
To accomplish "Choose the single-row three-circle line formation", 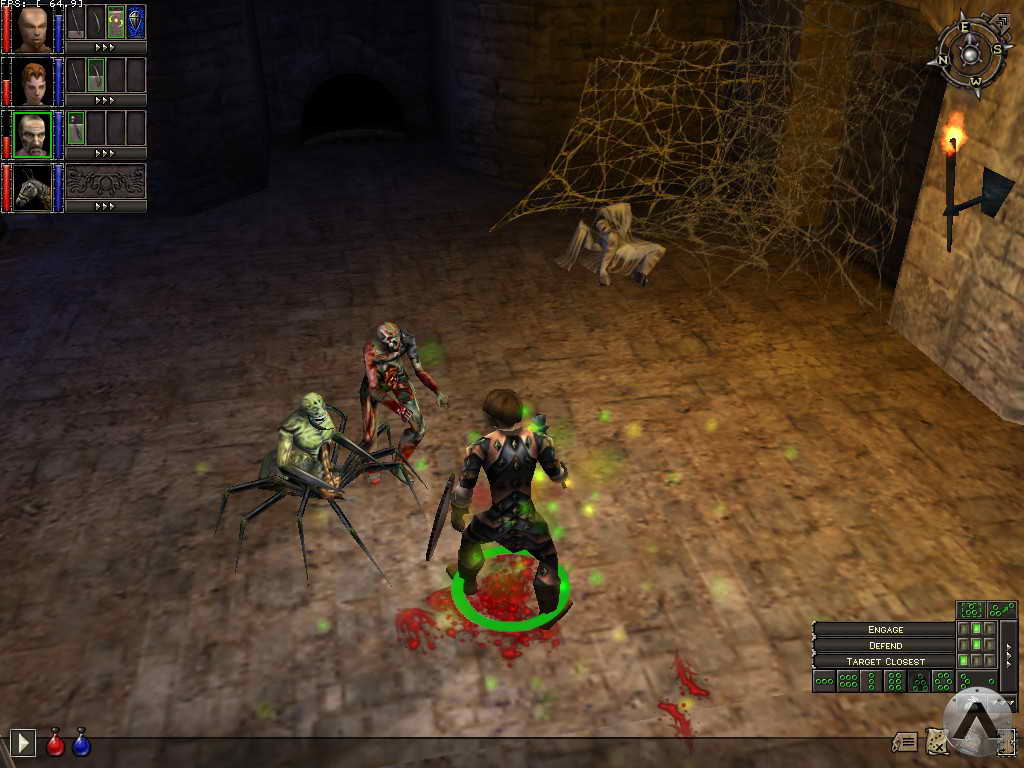I will click(824, 681).
